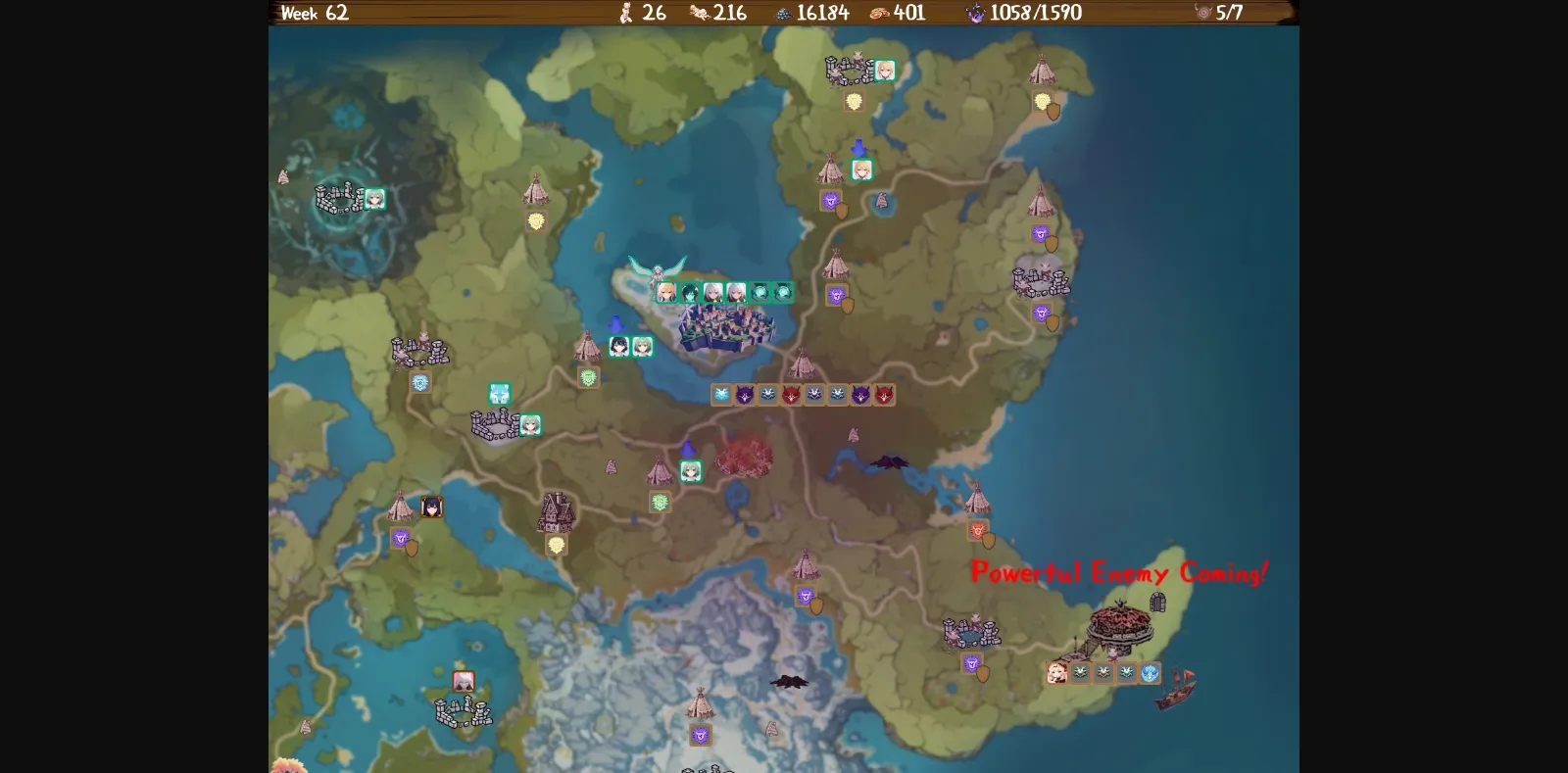
Task: Select the blonde character portrait near the city
Action: pyautogui.click(x=666, y=292)
